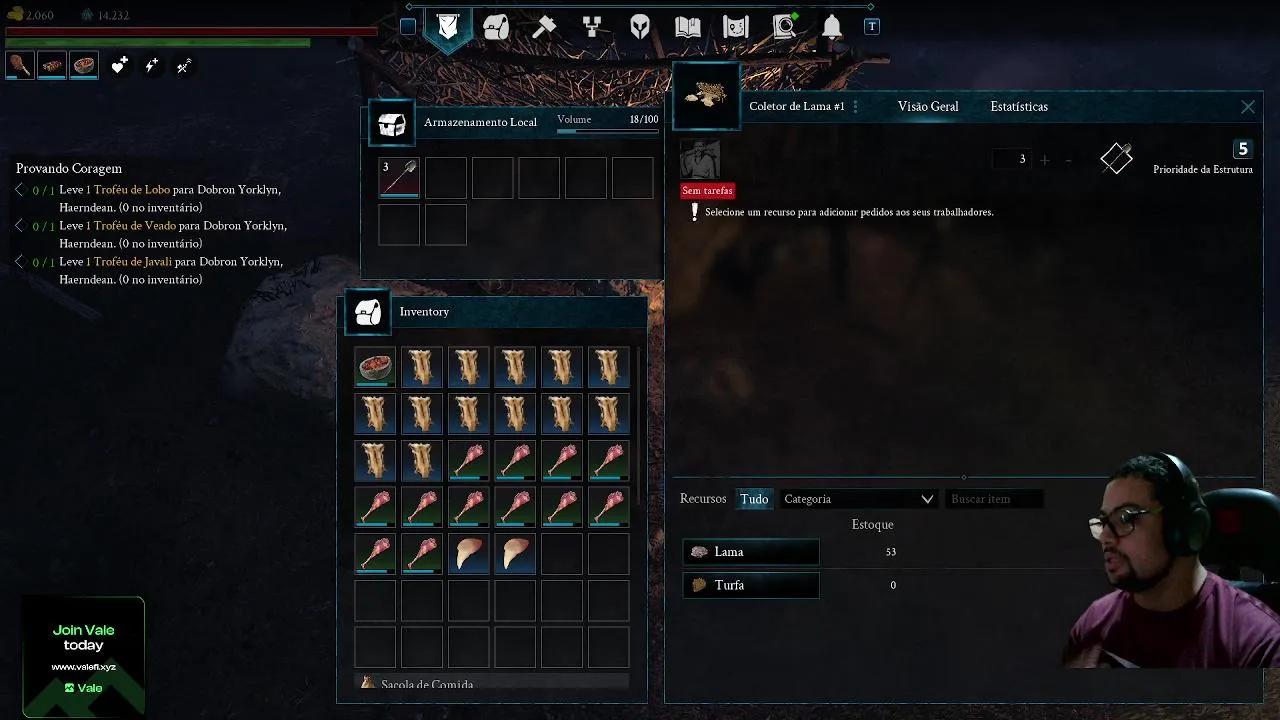Click the Prioridade da Estrutura number 5

coord(1243,149)
